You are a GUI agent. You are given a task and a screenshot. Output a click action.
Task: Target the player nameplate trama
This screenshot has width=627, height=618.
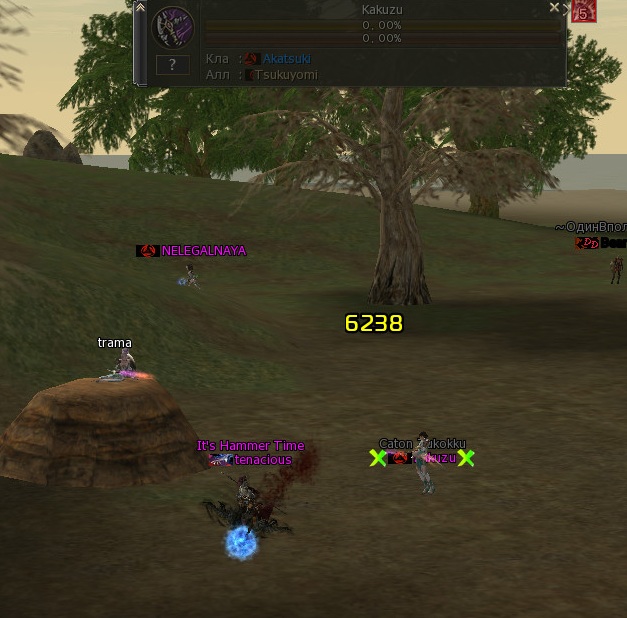(115, 343)
